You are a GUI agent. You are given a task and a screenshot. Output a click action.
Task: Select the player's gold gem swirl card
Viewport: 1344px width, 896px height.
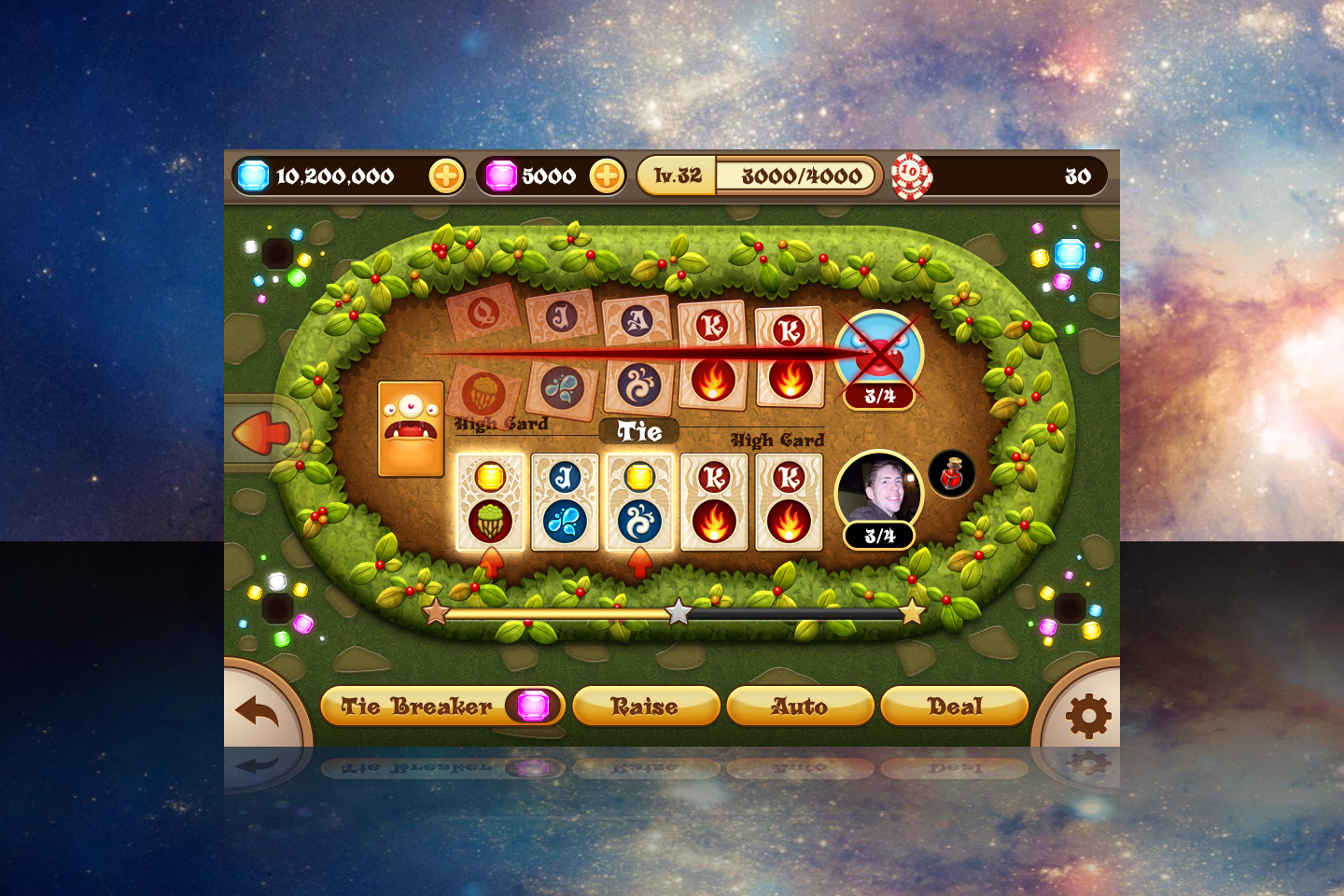pos(639,502)
